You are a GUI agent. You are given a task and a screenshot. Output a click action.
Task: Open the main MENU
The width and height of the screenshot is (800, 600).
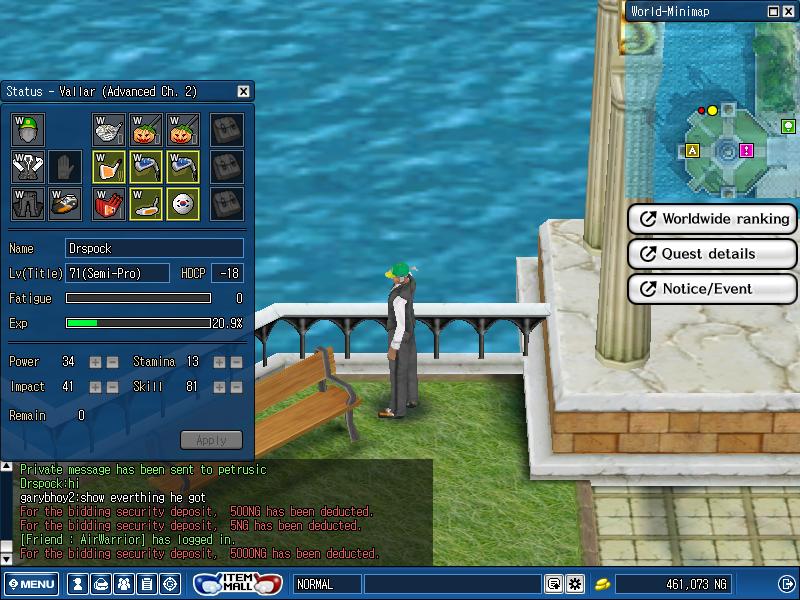31,584
